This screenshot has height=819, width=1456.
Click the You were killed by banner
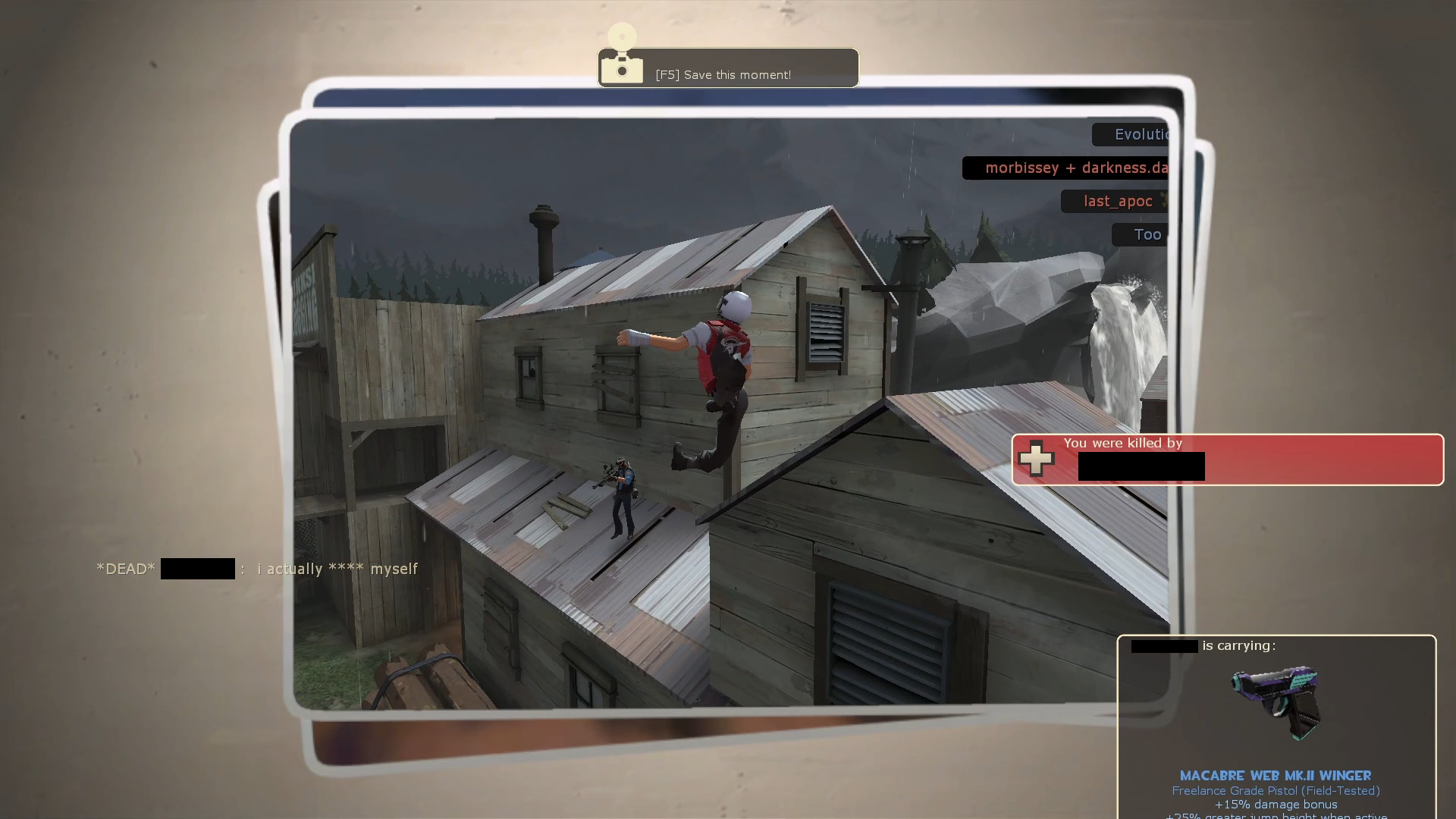click(x=1122, y=443)
